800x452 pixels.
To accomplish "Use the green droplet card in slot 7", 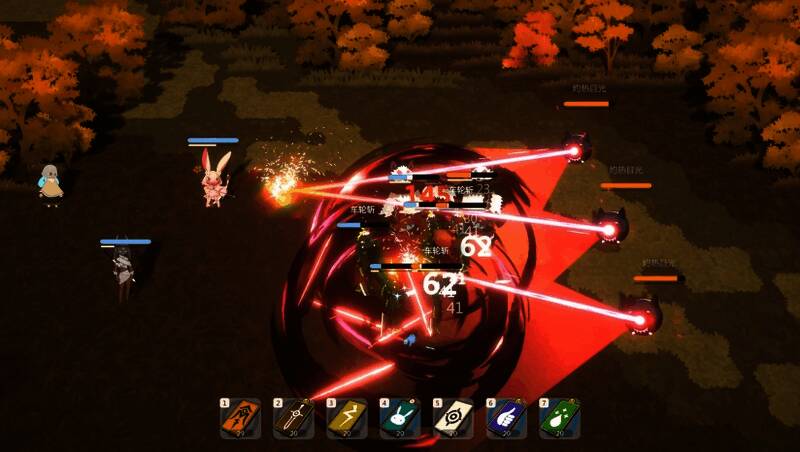I will (x=559, y=418).
